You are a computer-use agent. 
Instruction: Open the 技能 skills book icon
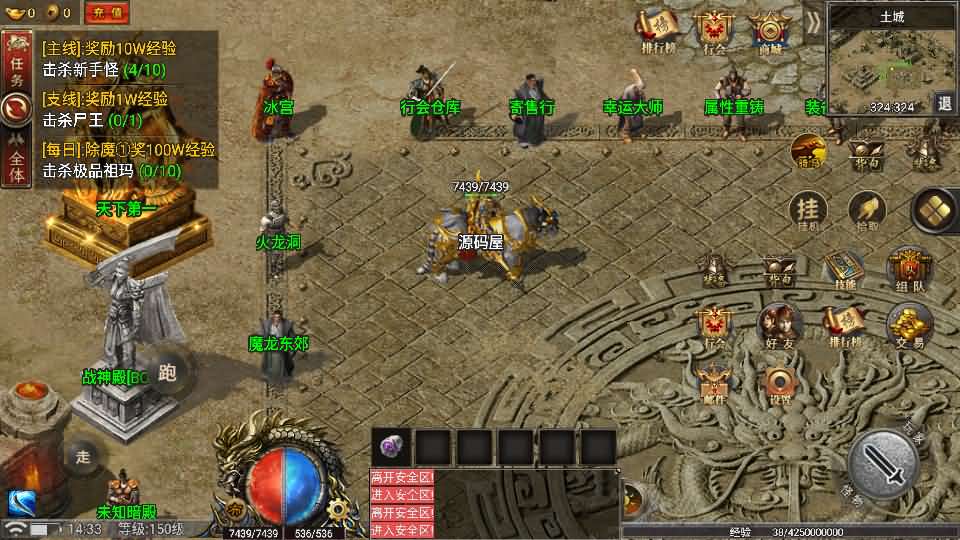click(844, 270)
